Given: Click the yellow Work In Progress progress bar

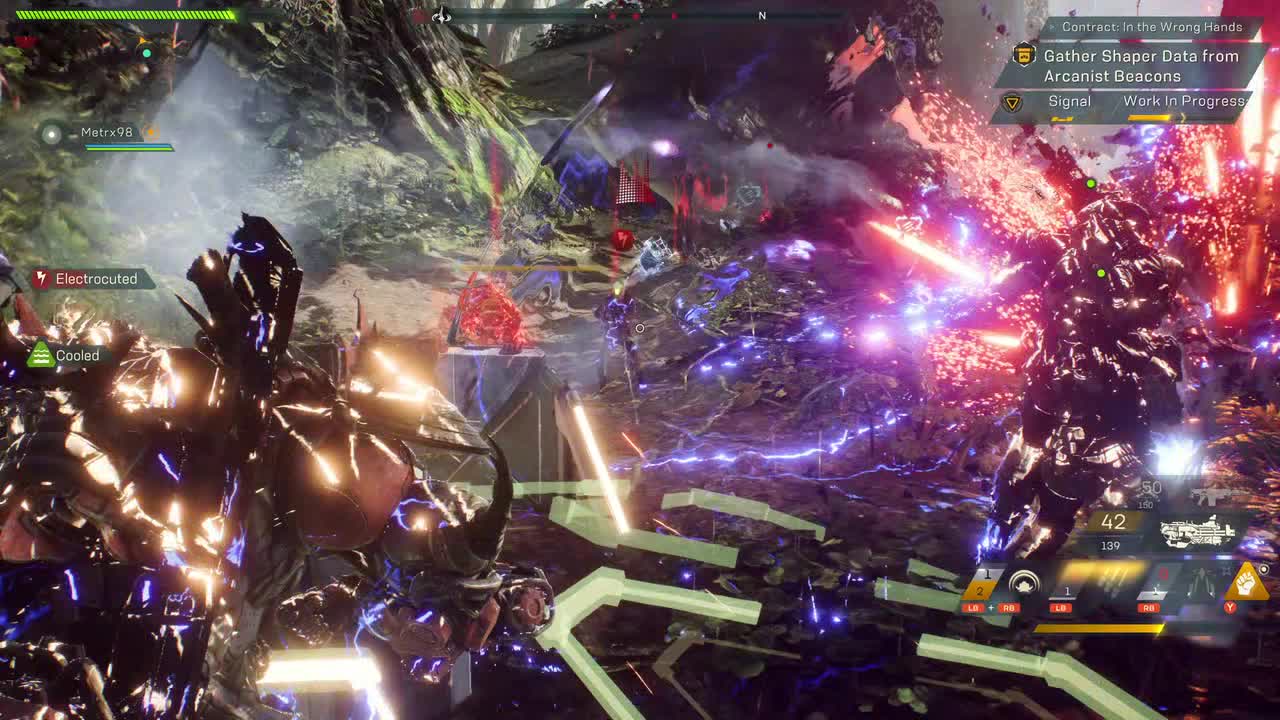Looking at the screenshot, I should click(1148, 117).
